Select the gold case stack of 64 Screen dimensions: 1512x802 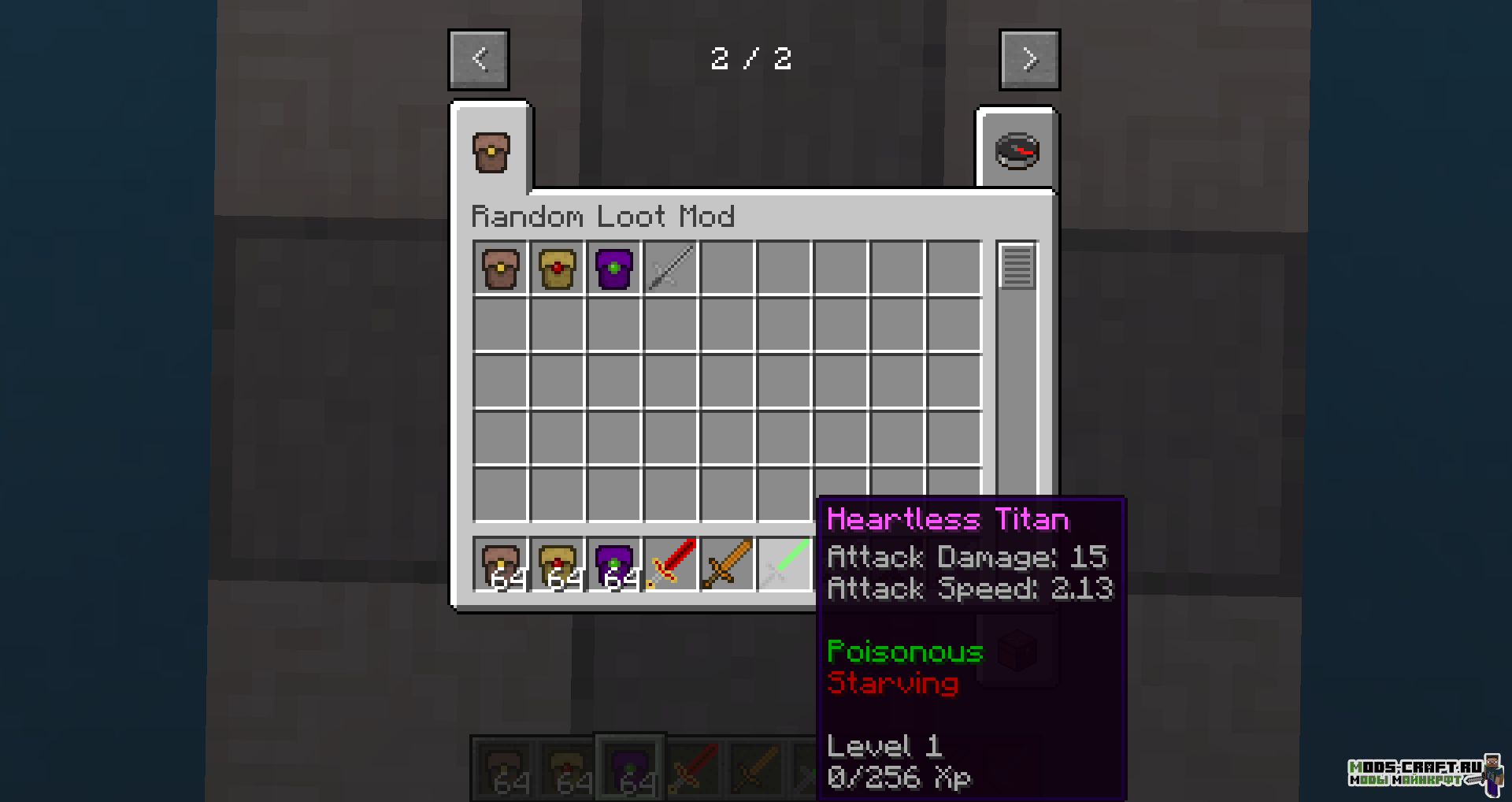tap(558, 564)
